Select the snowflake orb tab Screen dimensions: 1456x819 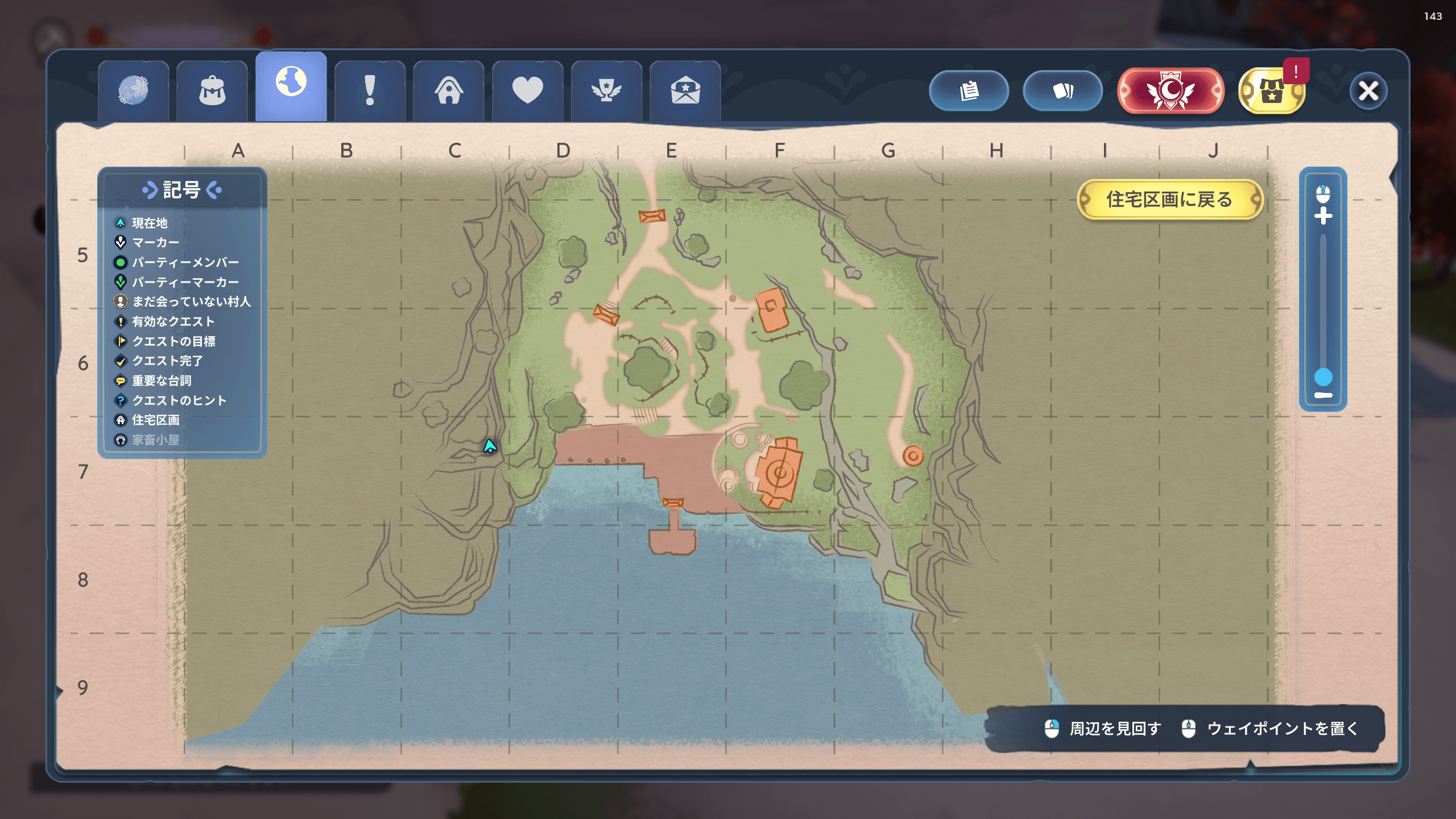134,91
